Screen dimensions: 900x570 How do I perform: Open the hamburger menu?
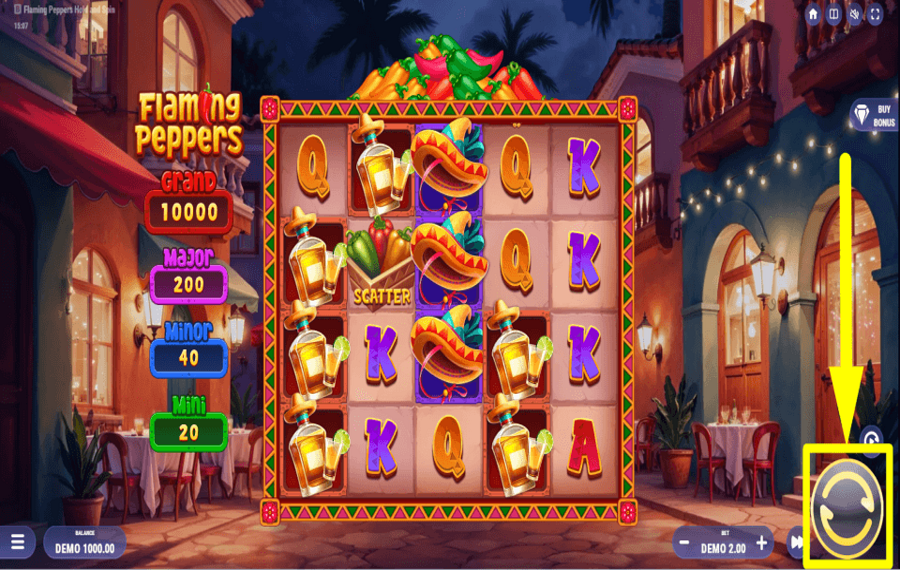[x=17, y=543]
